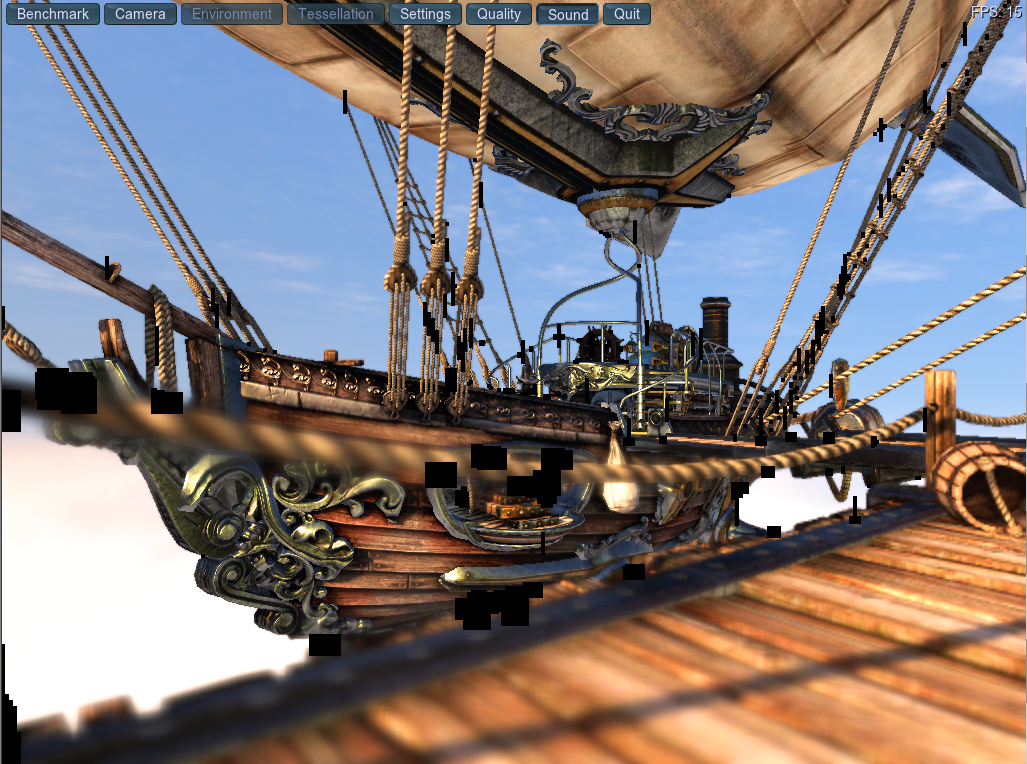The image size is (1027, 764).
Task: Click the Benchmark button
Action: point(53,14)
